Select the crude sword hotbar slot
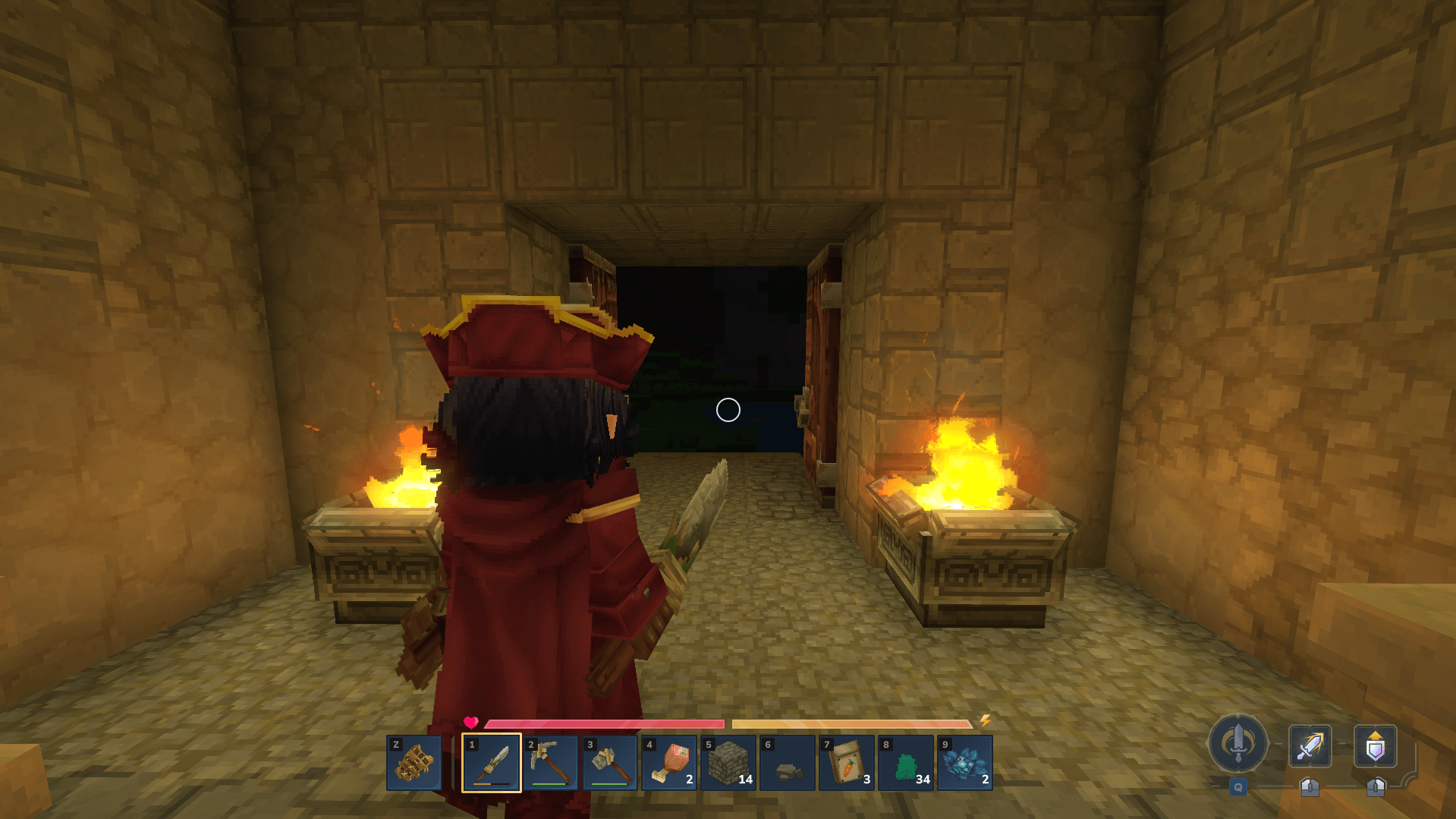The width and height of the screenshot is (1456, 819). [492, 763]
